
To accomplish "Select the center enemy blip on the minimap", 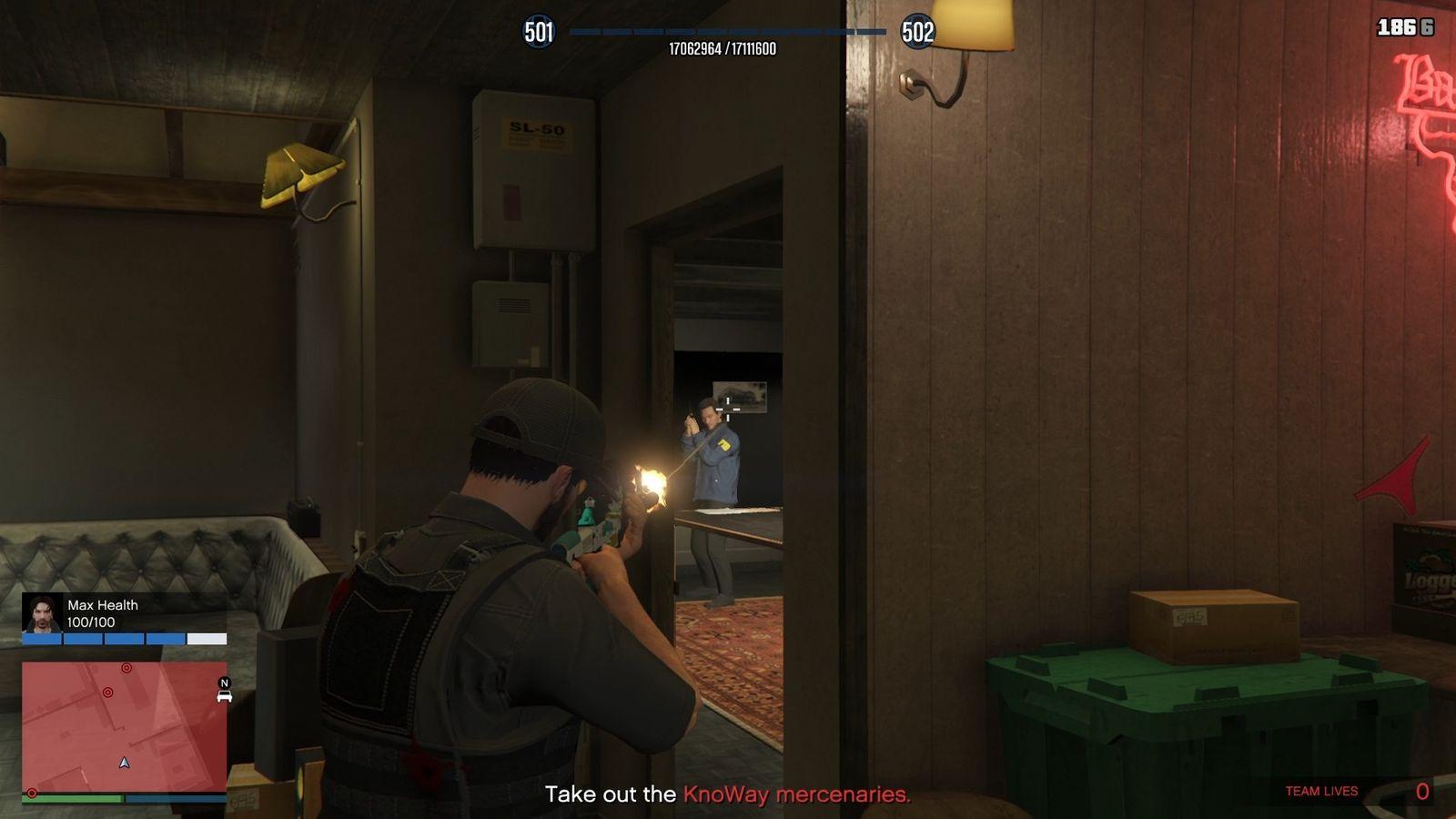I will 107,692.
